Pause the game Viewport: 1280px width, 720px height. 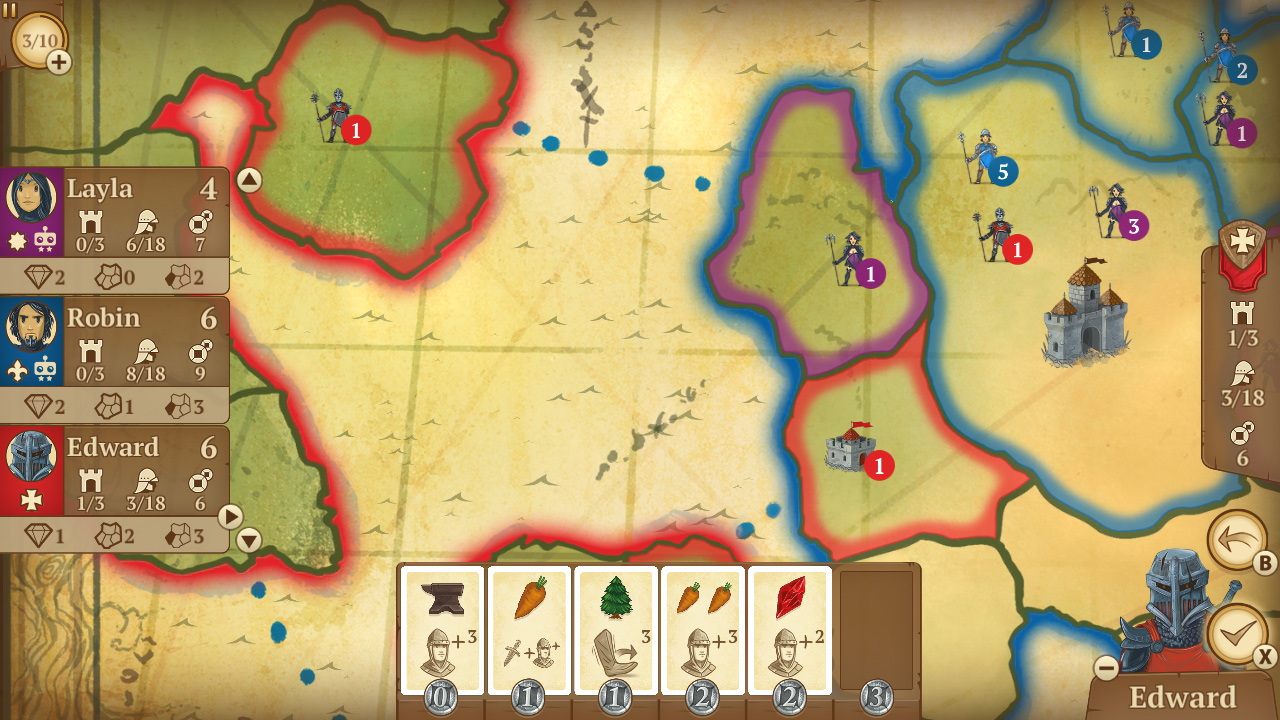12,10
